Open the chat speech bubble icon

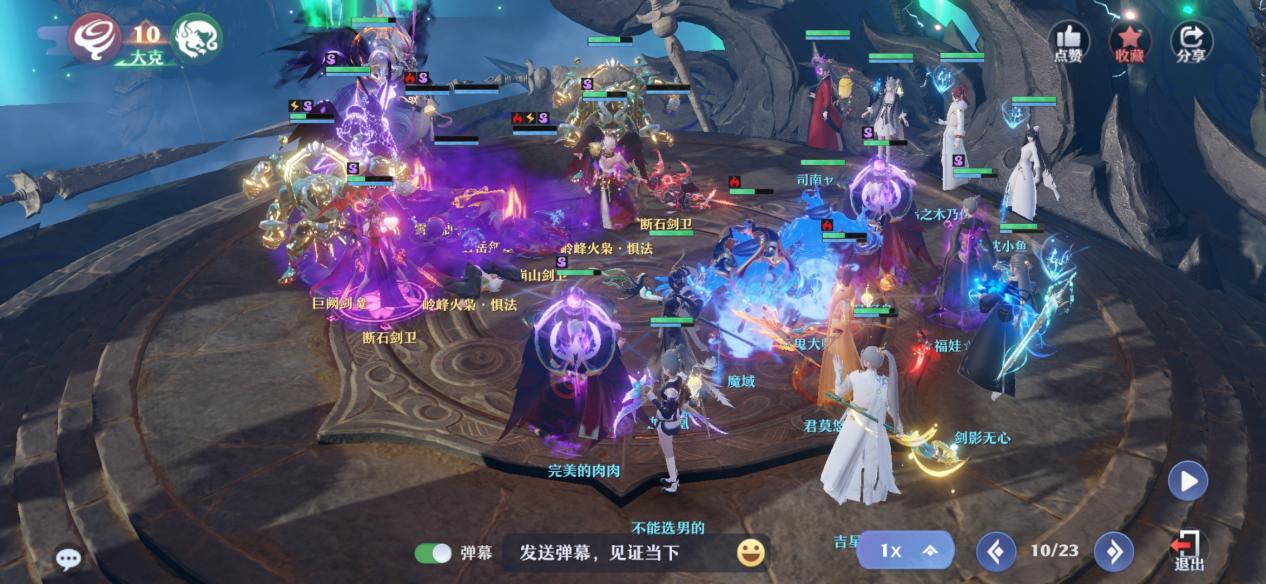coord(68,559)
